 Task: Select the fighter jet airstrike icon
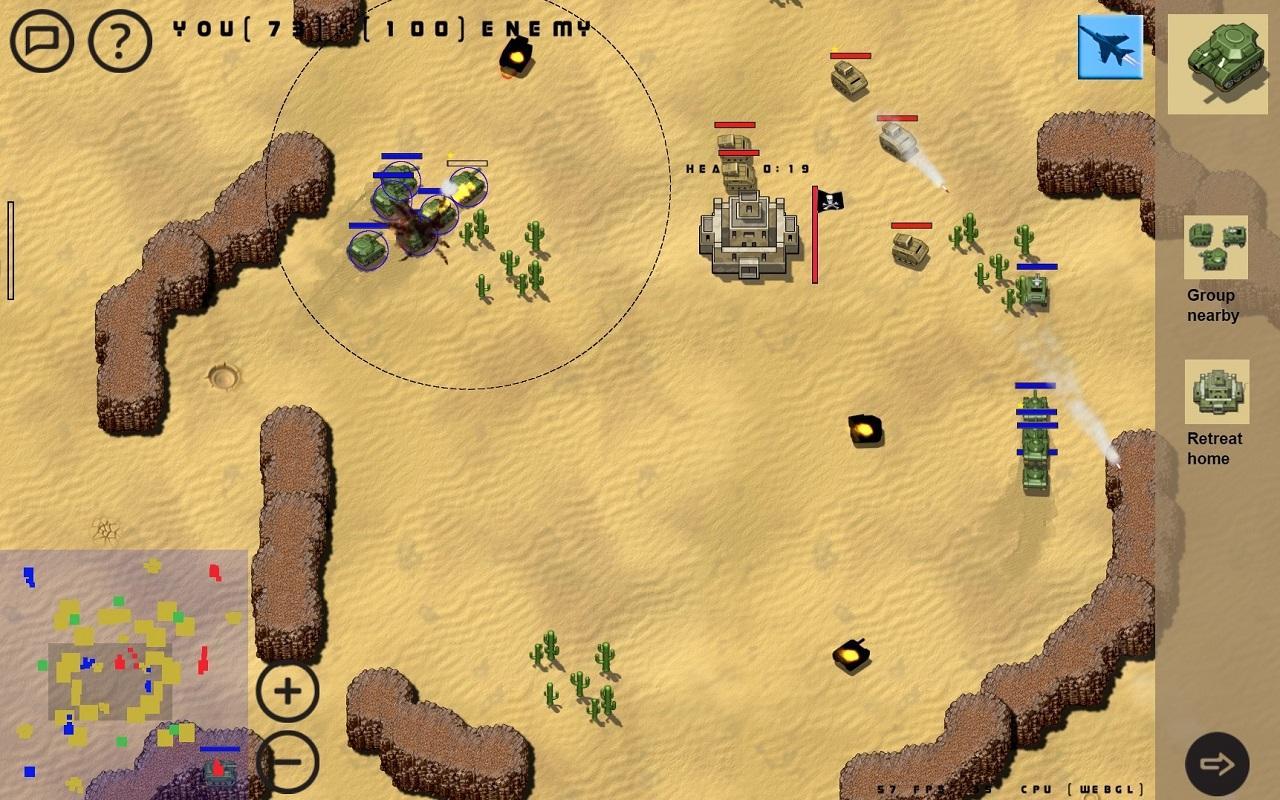click(x=1108, y=45)
